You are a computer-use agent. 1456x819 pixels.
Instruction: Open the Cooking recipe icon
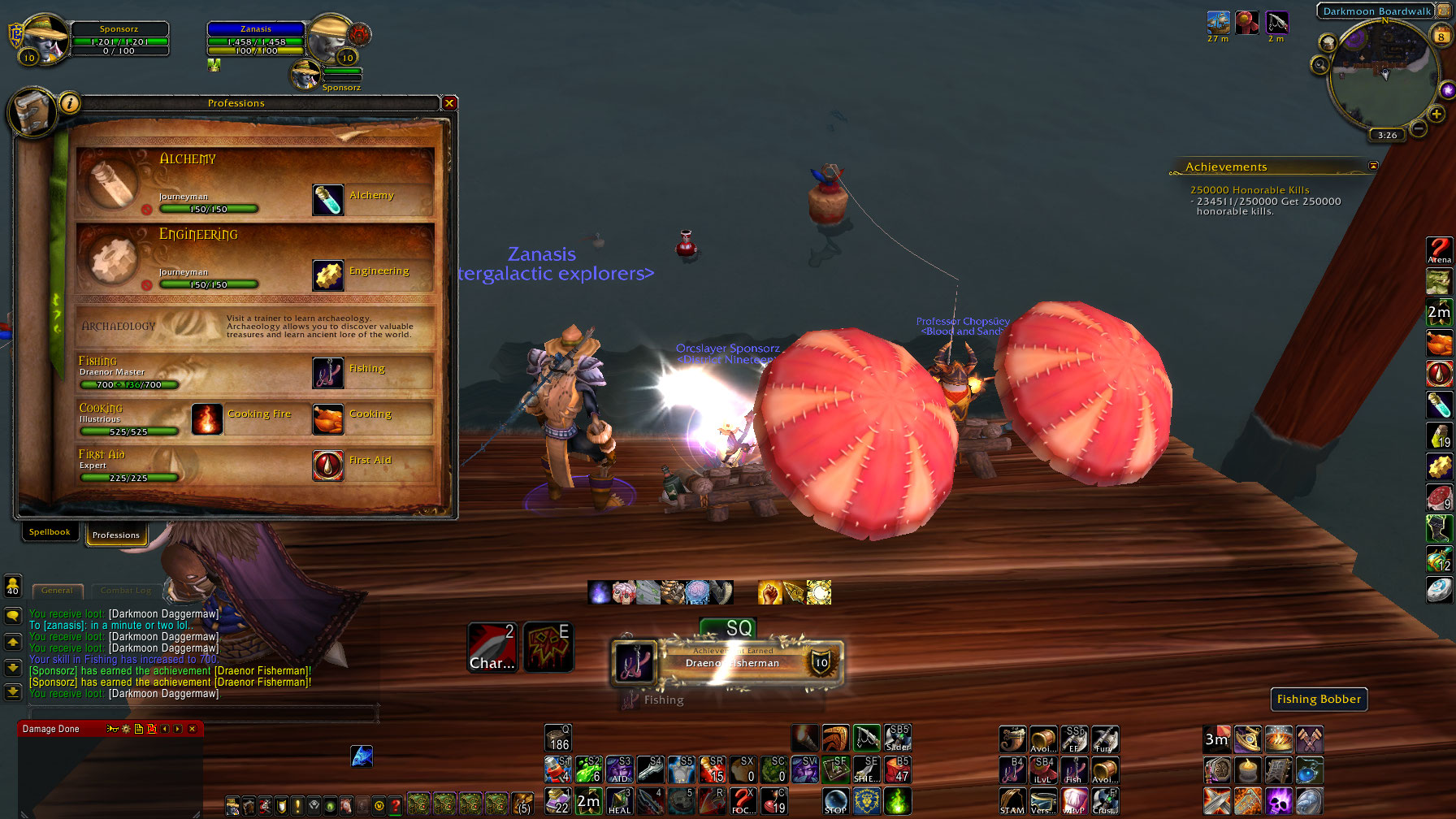point(328,418)
